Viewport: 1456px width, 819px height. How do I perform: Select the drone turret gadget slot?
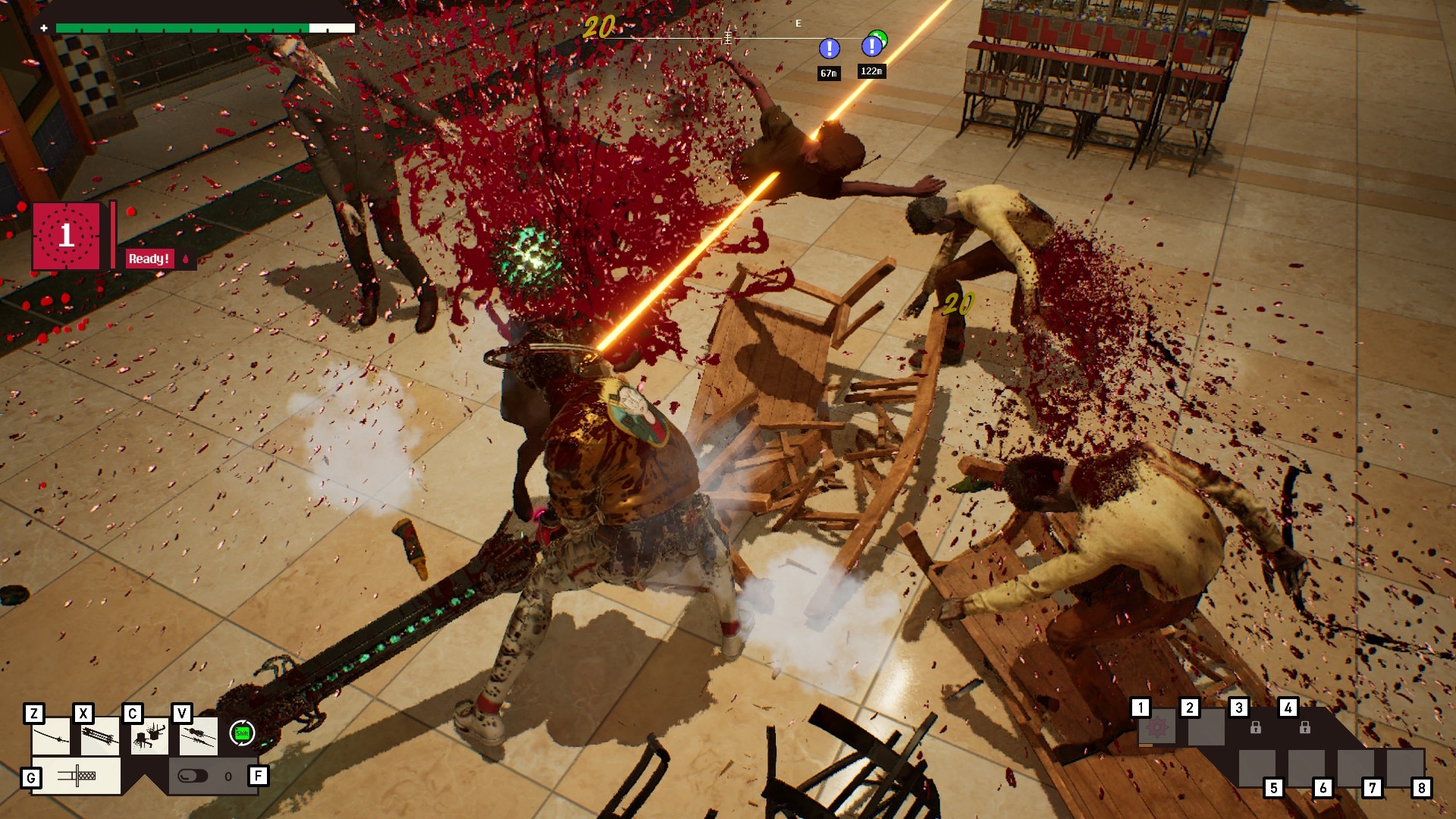[x=149, y=737]
